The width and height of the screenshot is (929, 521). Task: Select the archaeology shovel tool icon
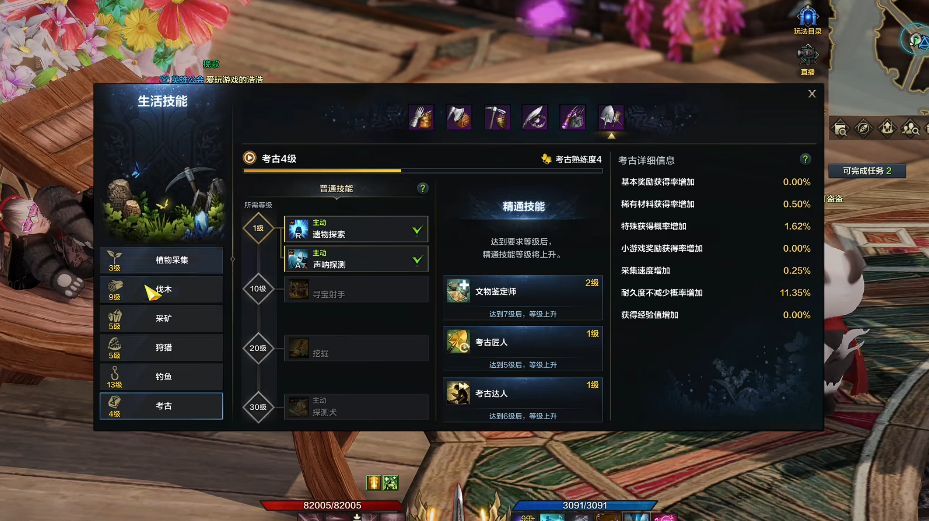click(x=610, y=117)
